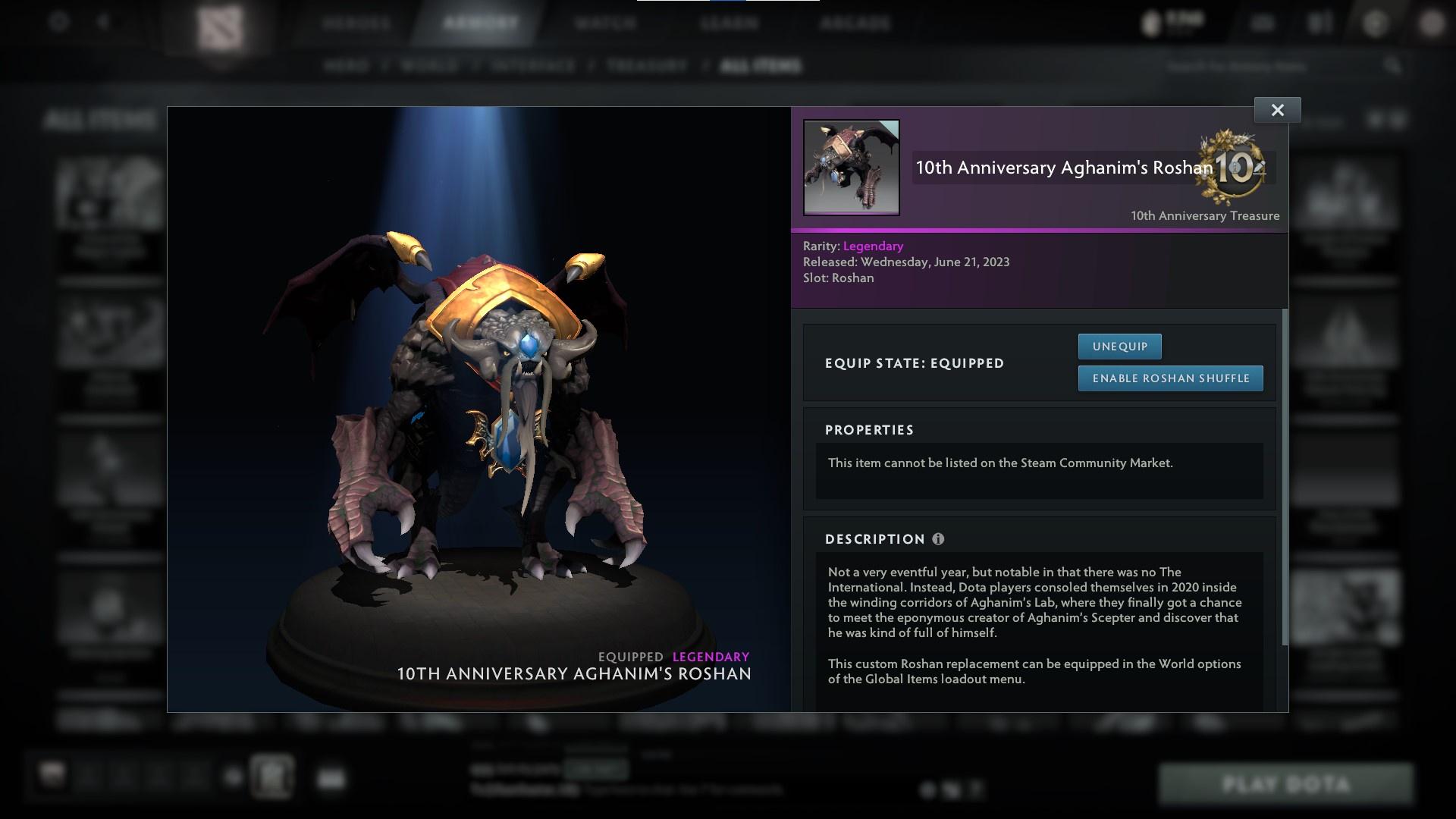
Task: Open the World loadout category
Action: [x=428, y=66]
